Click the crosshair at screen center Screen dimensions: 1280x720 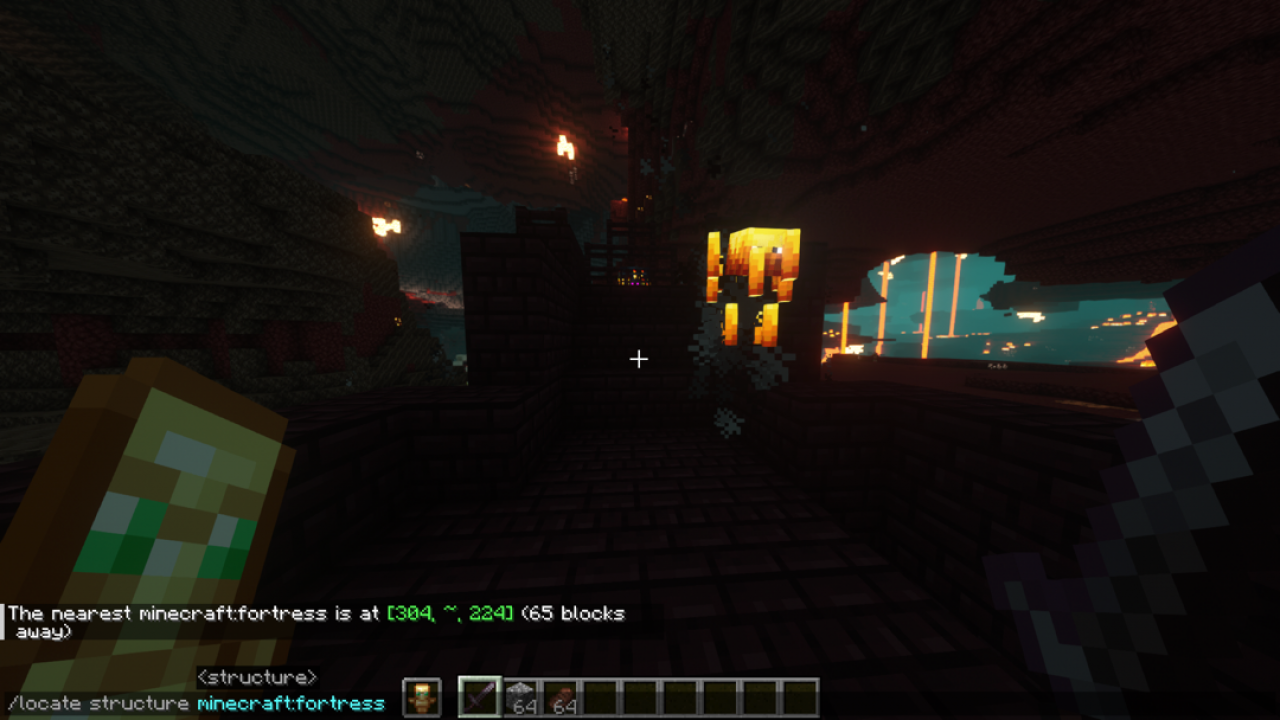click(639, 358)
